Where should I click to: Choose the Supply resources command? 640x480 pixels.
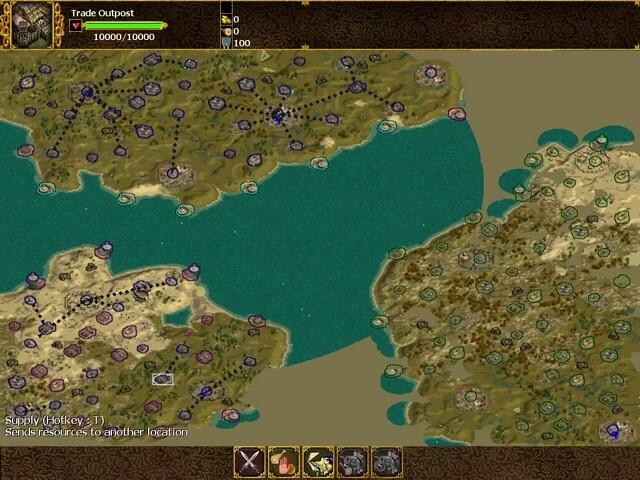[318, 462]
